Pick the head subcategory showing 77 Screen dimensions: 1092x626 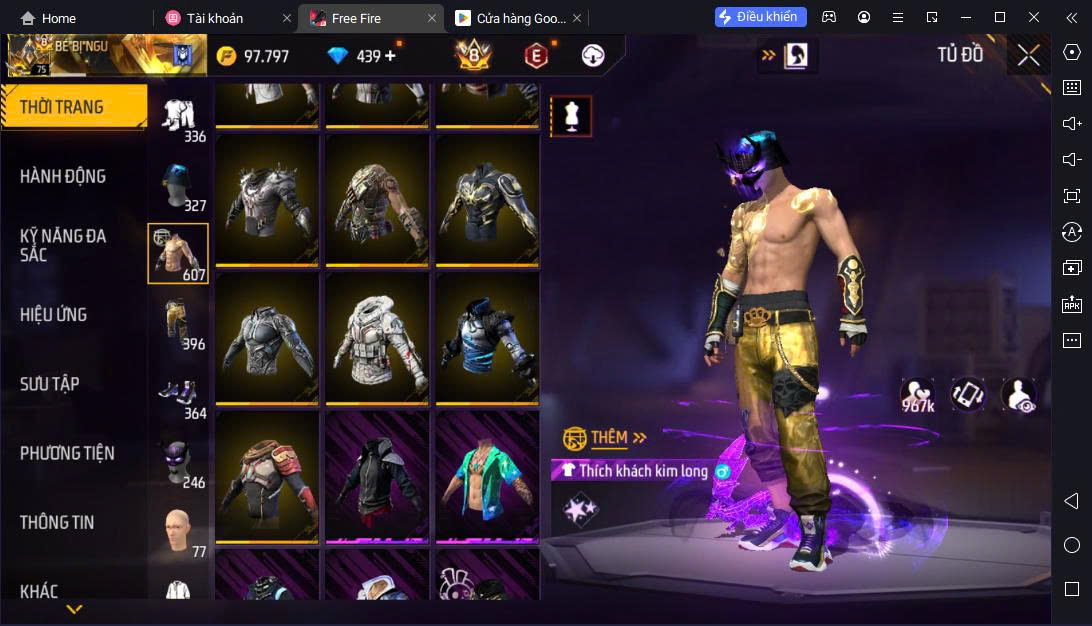pyautogui.click(x=180, y=531)
